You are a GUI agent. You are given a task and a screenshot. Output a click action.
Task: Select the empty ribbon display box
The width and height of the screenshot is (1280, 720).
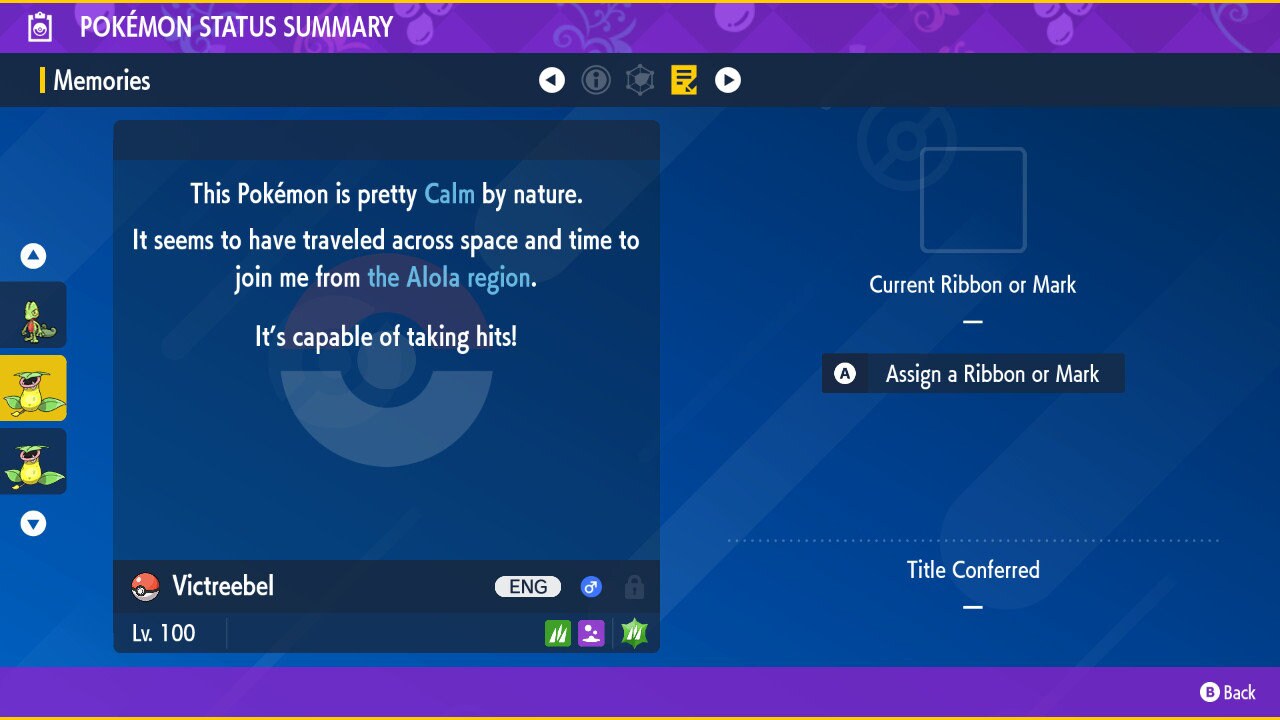(x=973, y=200)
